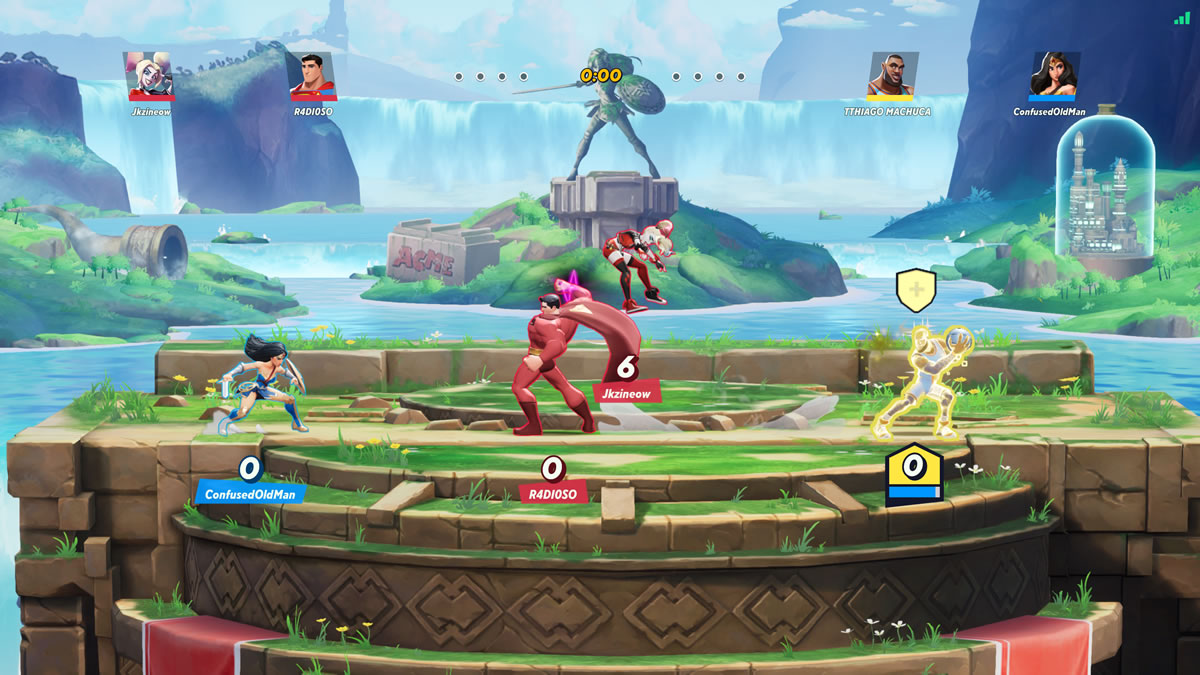The image size is (1200, 675).
Task: Select R4DIOSO's Superman portrait
Action: coord(313,76)
